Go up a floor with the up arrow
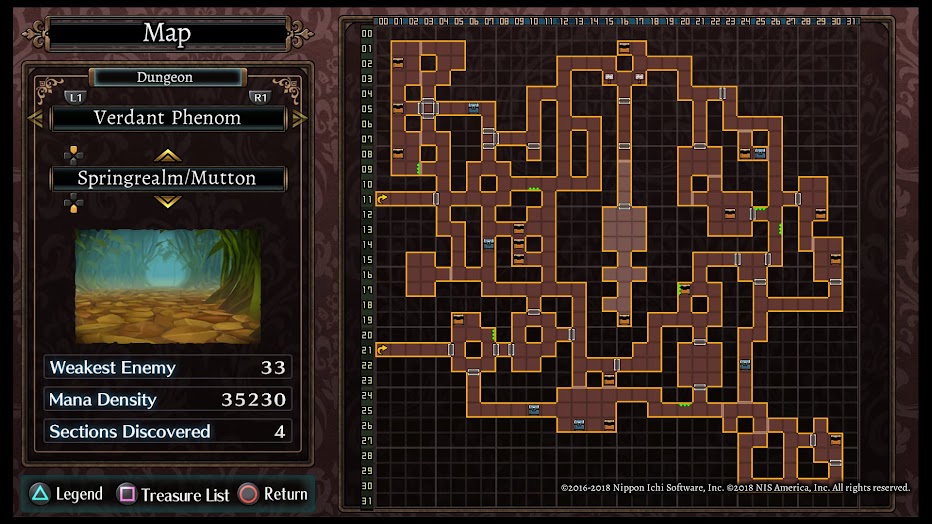 click(167, 155)
